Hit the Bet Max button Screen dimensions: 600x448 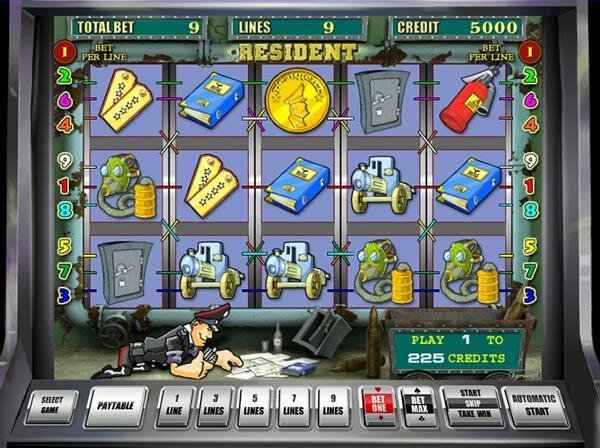coord(417,406)
